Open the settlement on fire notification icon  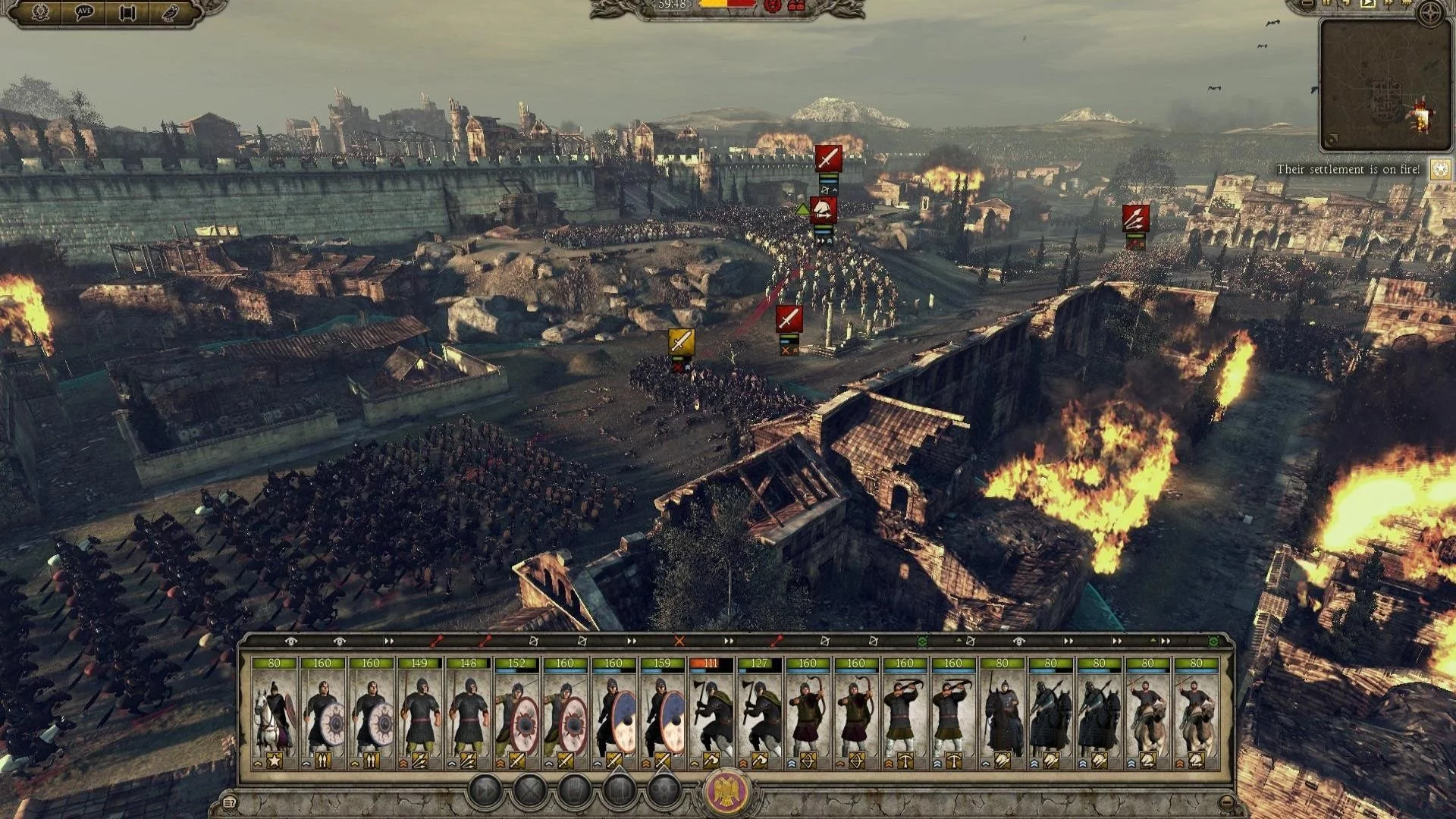pos(1441,170)
